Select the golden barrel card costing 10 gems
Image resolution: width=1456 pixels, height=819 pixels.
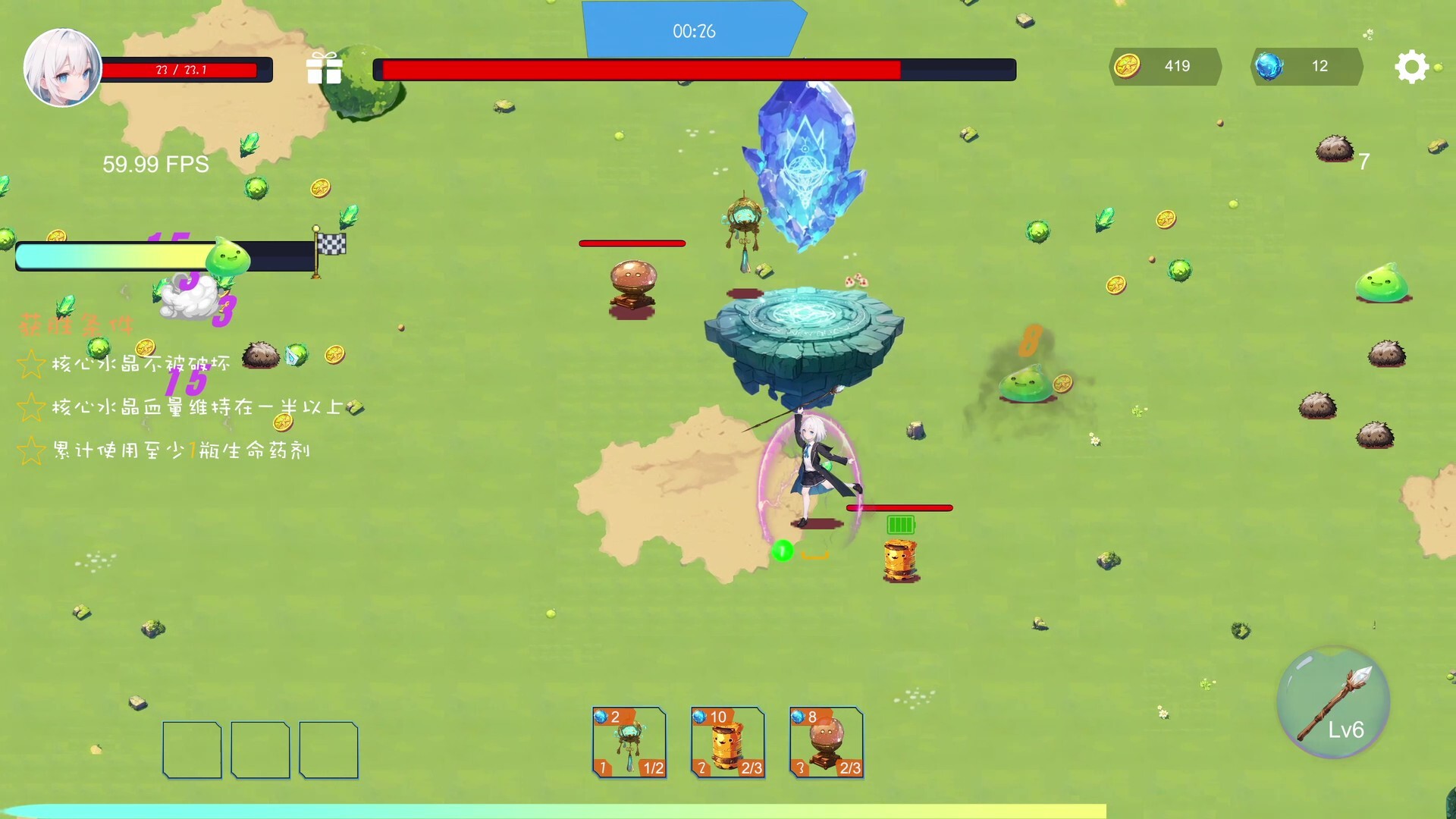tap(727, 743)
